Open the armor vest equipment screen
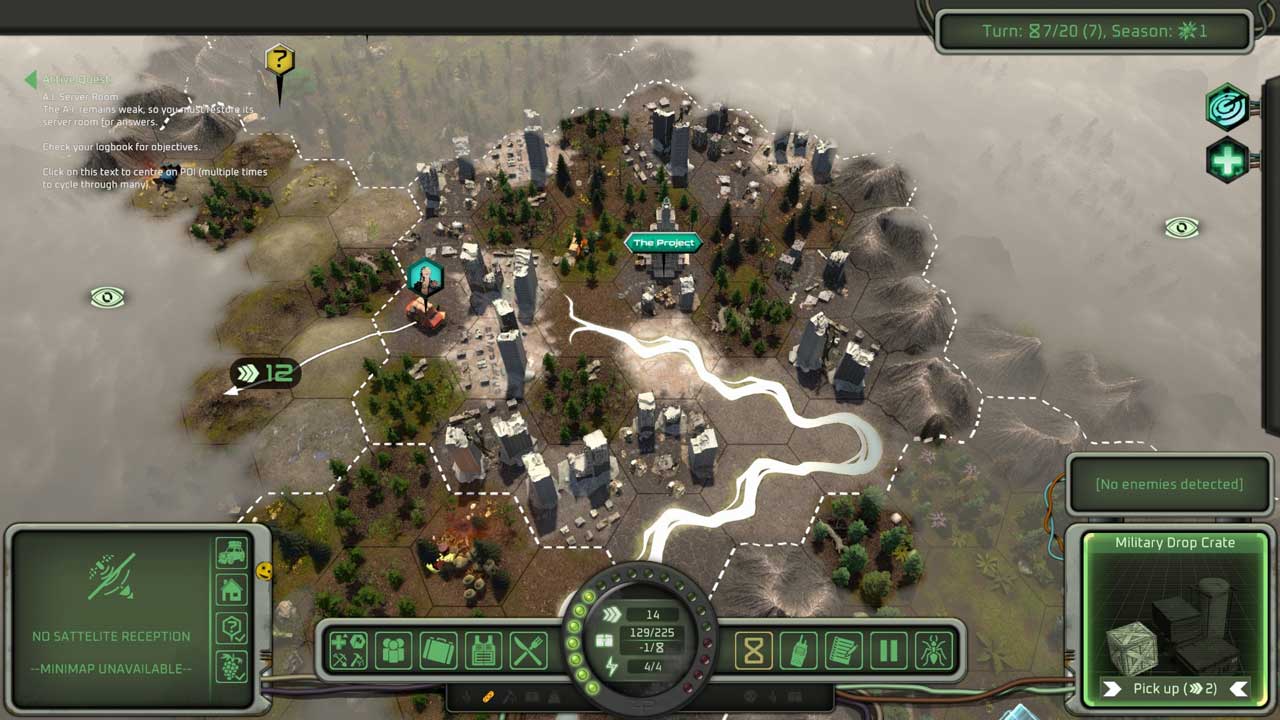 (483, 651)
